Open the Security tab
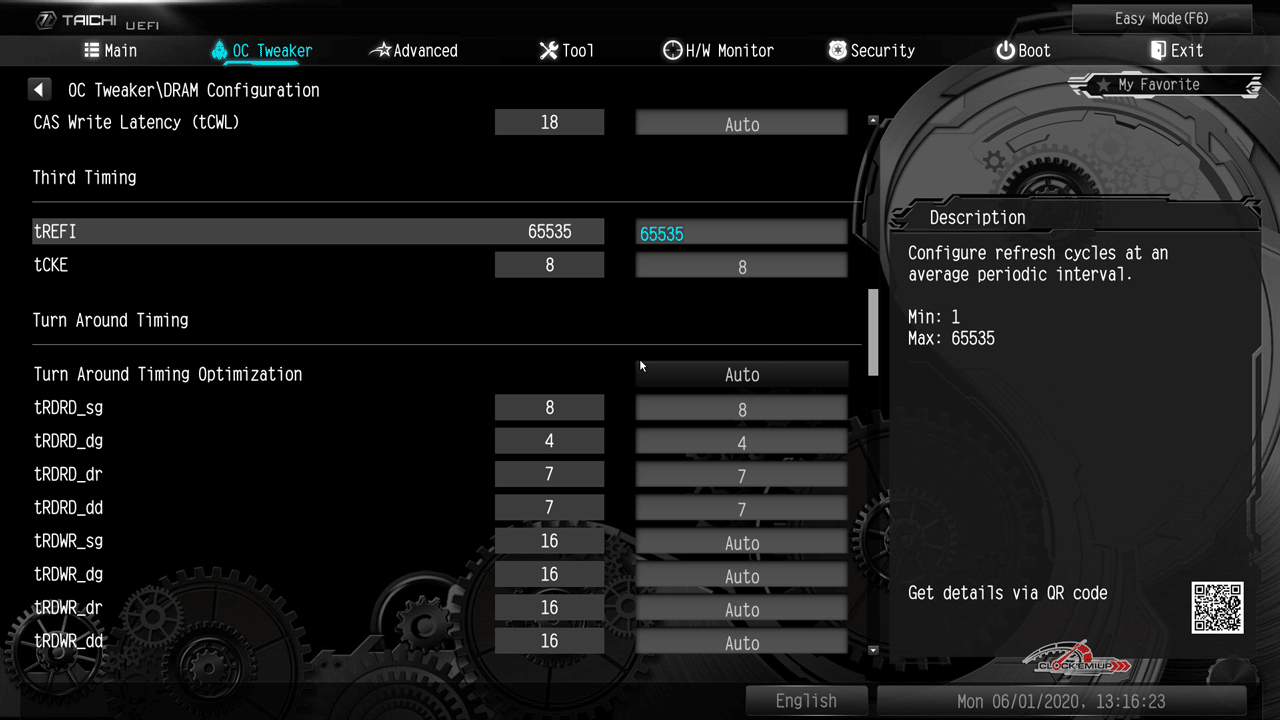The width and height of the screenshot is (1280, 720). (871, 51)
